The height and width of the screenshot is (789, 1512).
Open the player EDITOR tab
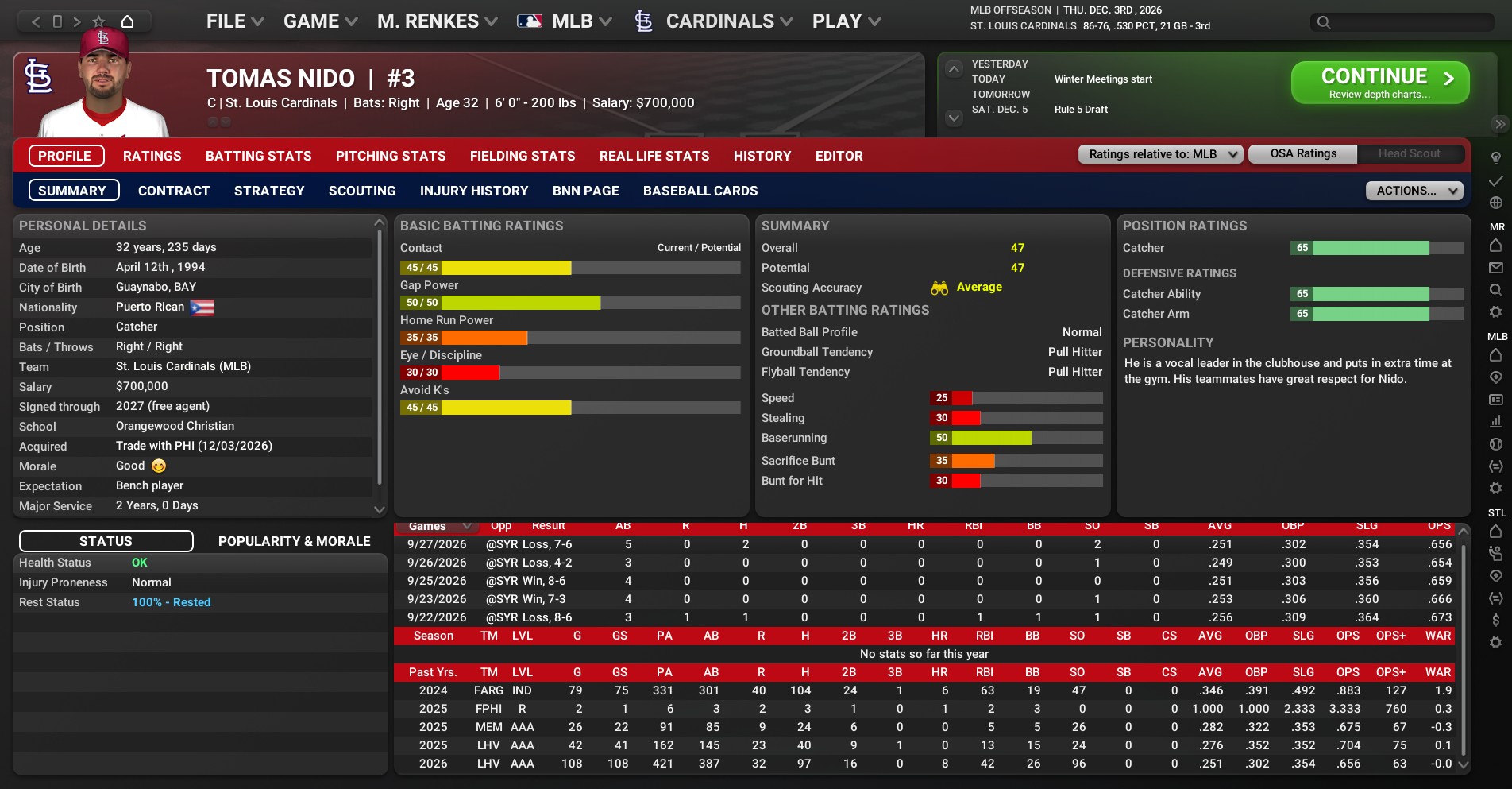839,156
